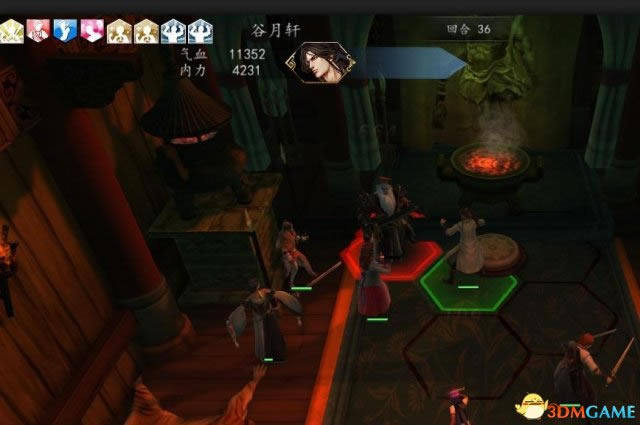Click the pink status buff icon
Viewport: 640px width, 425px height.
pyautogui.click(x=91, y=30)
